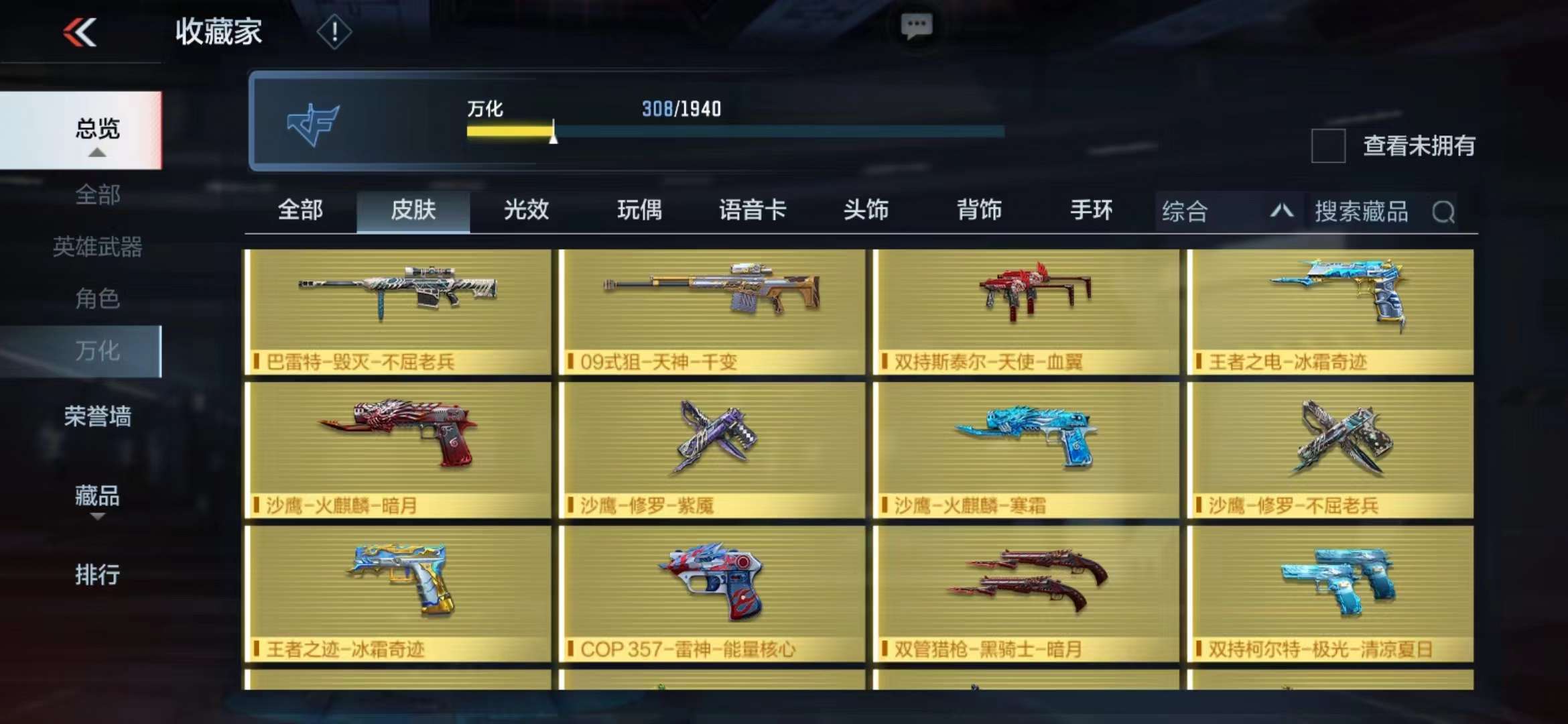
Task: Select the COP 357-雷神-能量核心 skin card
Action: [712, 593]
